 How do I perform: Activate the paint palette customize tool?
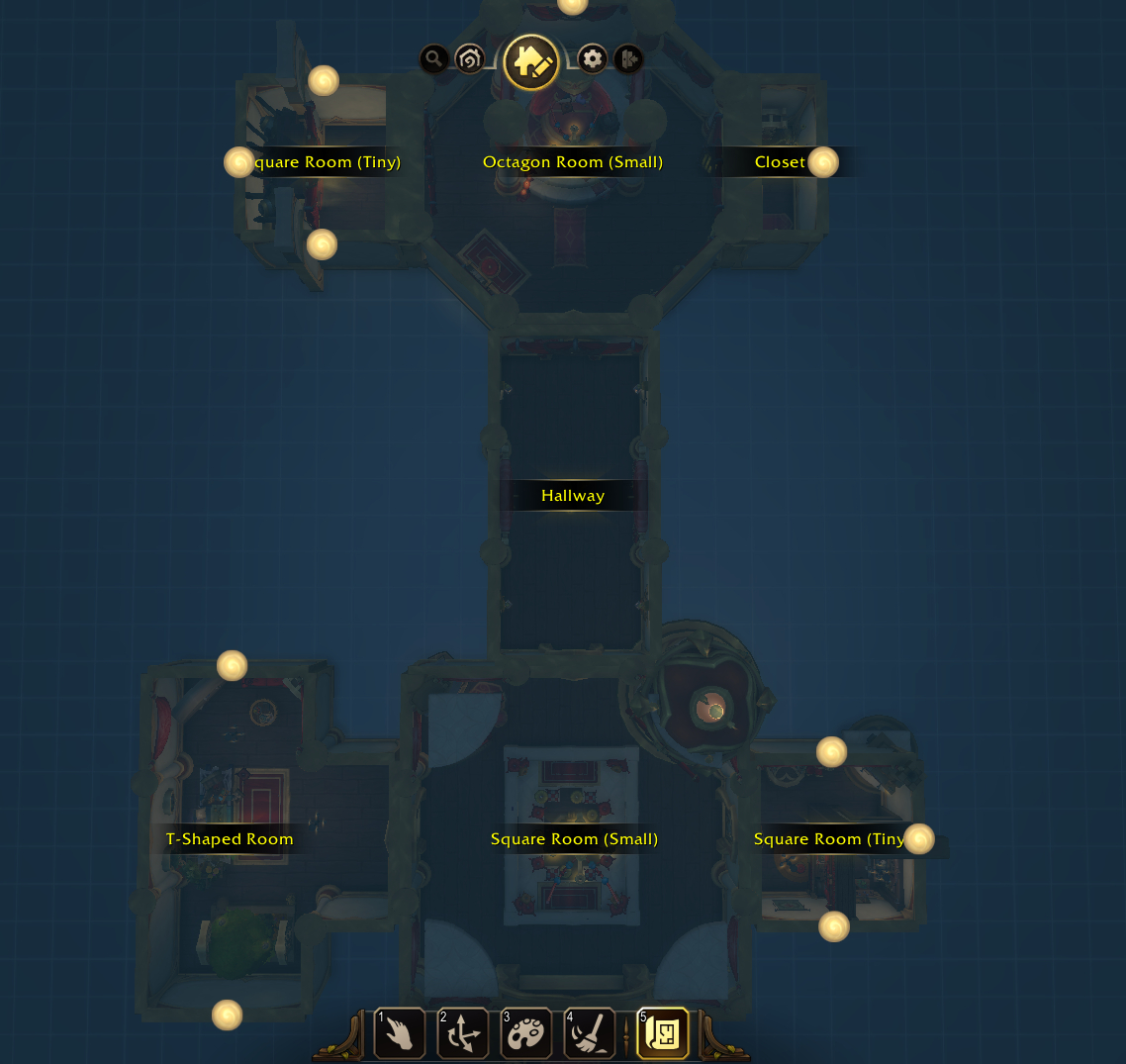526,1033
